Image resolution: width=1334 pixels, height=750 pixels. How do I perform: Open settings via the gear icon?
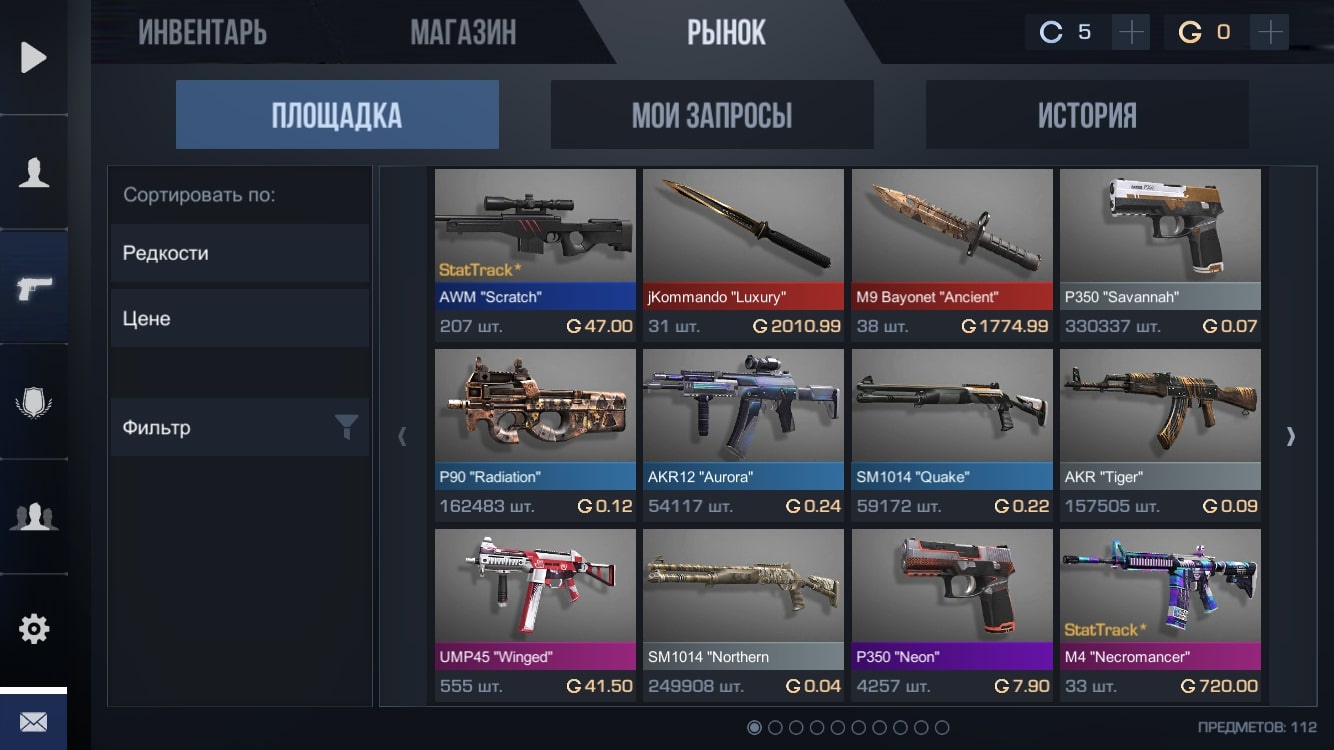coord(33,629)
